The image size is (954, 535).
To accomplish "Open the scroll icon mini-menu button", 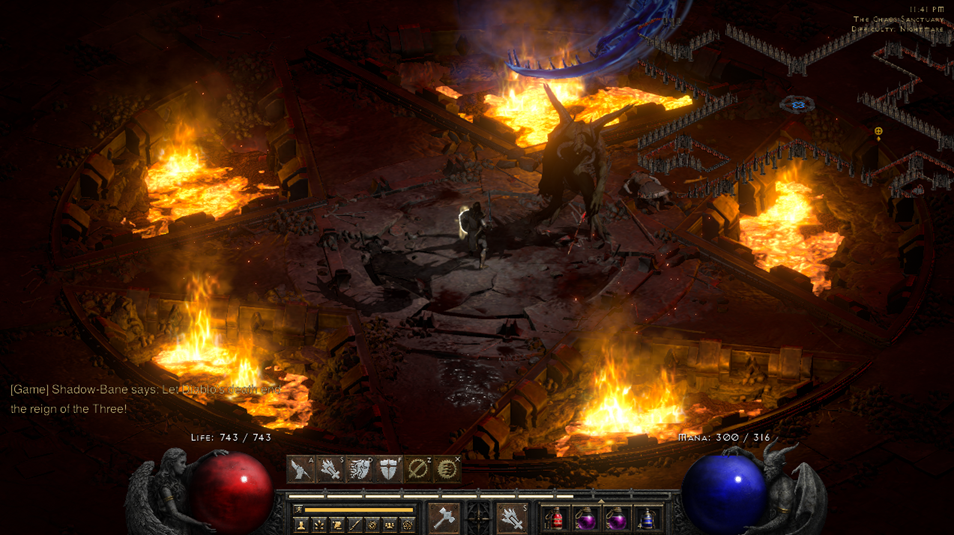I will (x=337, y=524).
